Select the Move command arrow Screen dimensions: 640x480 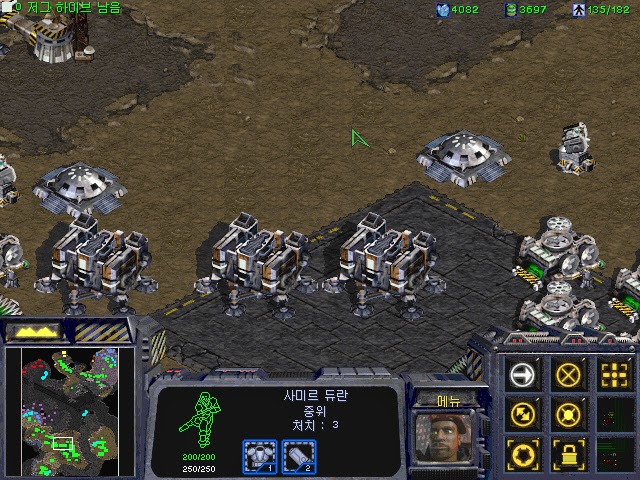(524, 375)
